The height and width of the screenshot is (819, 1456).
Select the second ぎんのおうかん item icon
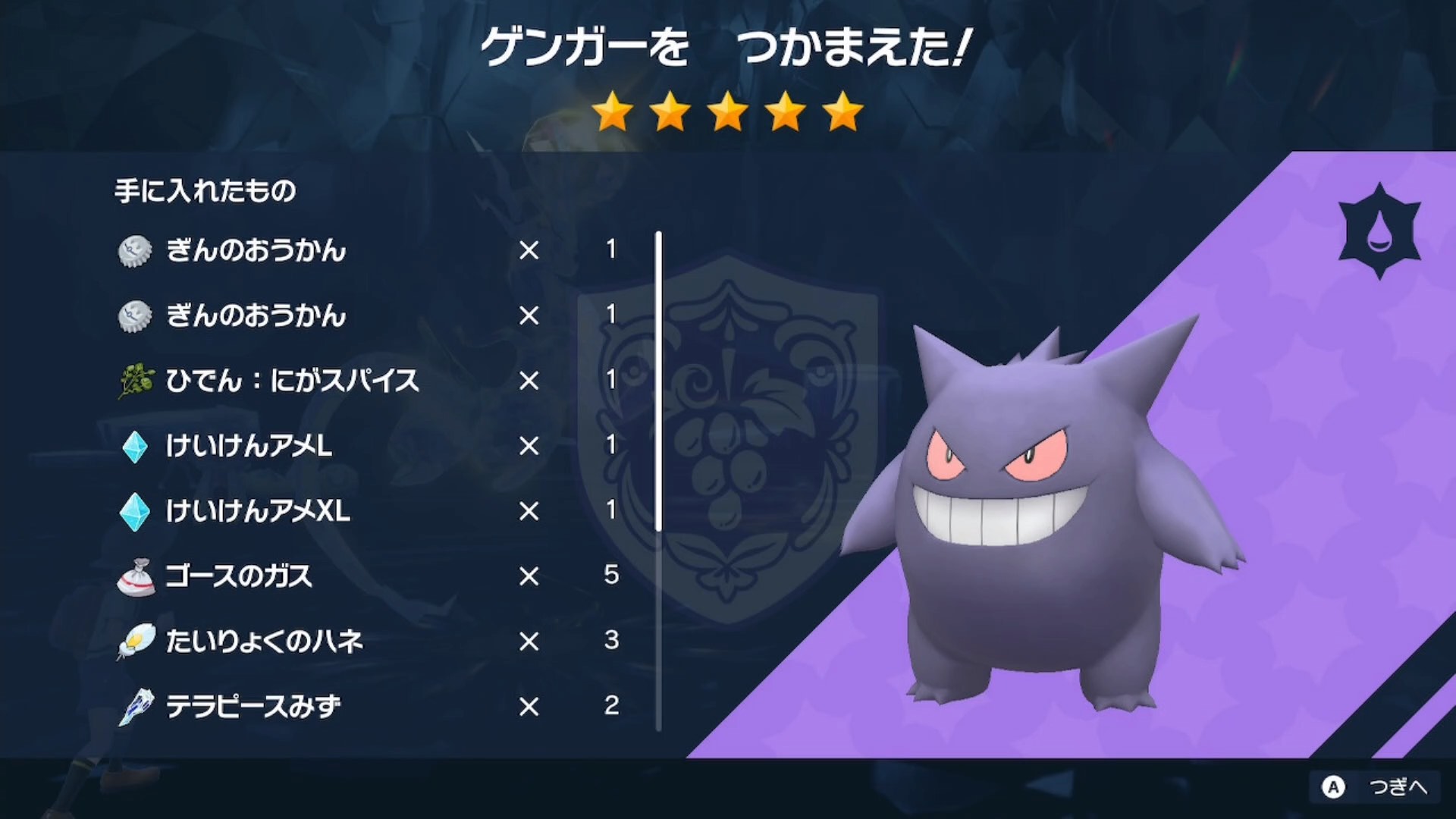(x=135, y=317)
